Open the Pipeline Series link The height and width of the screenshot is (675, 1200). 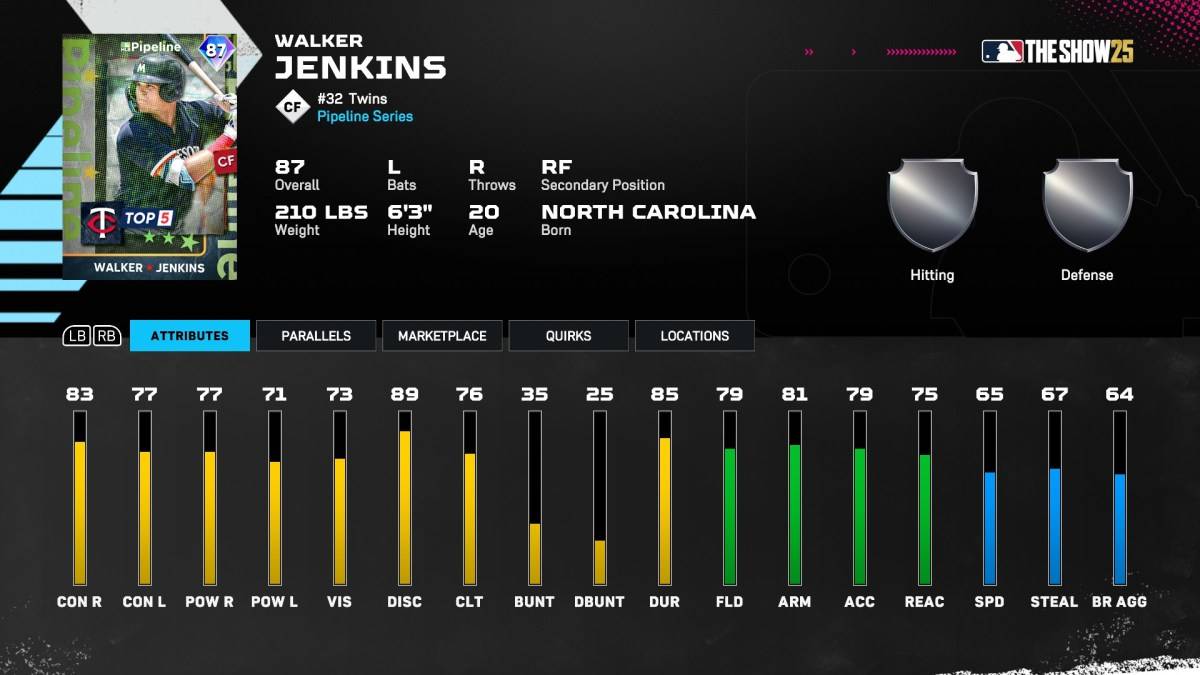[365, 116]
